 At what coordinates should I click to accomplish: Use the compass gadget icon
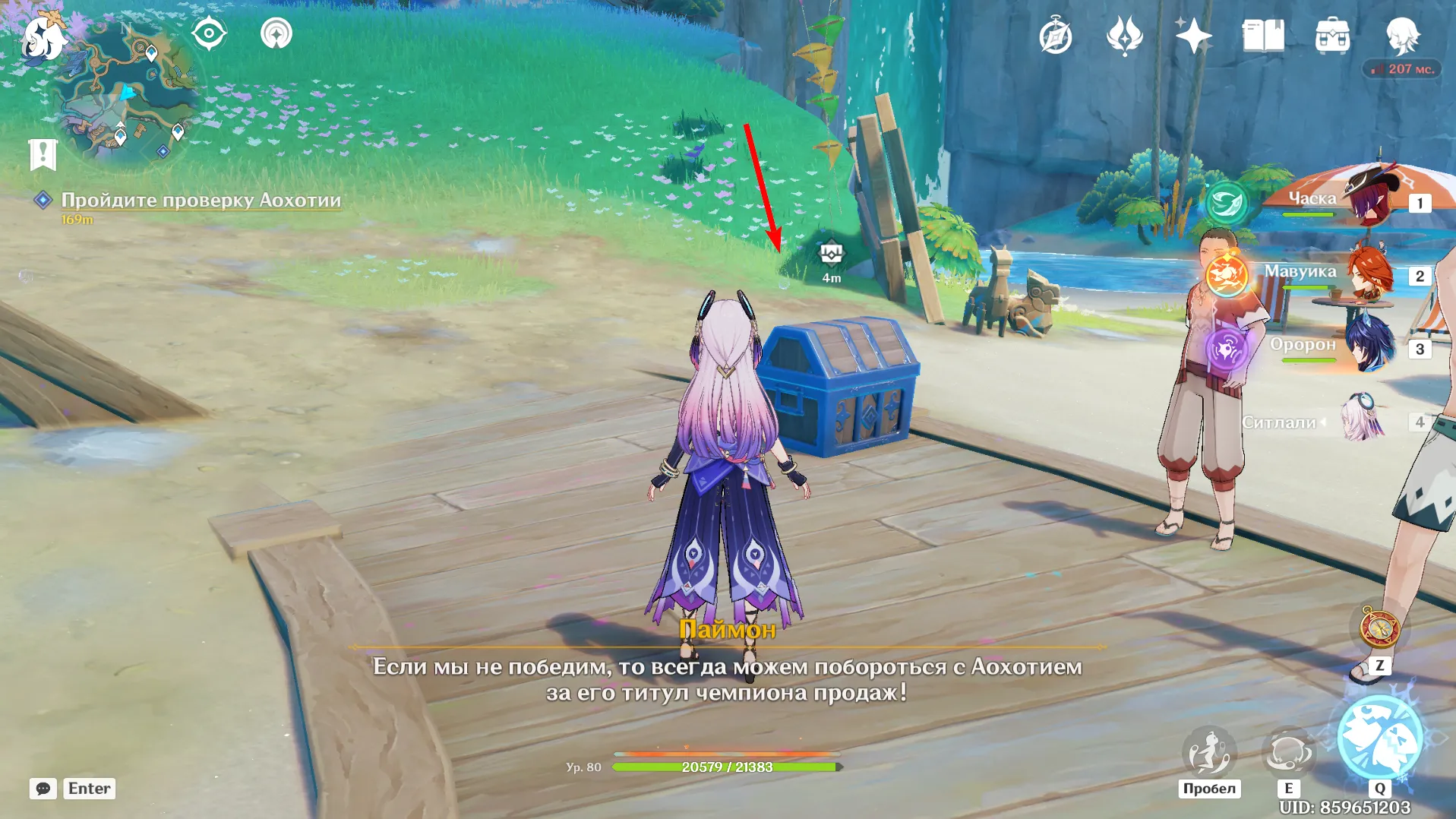pyautogui.click(x=1379, y=629)
